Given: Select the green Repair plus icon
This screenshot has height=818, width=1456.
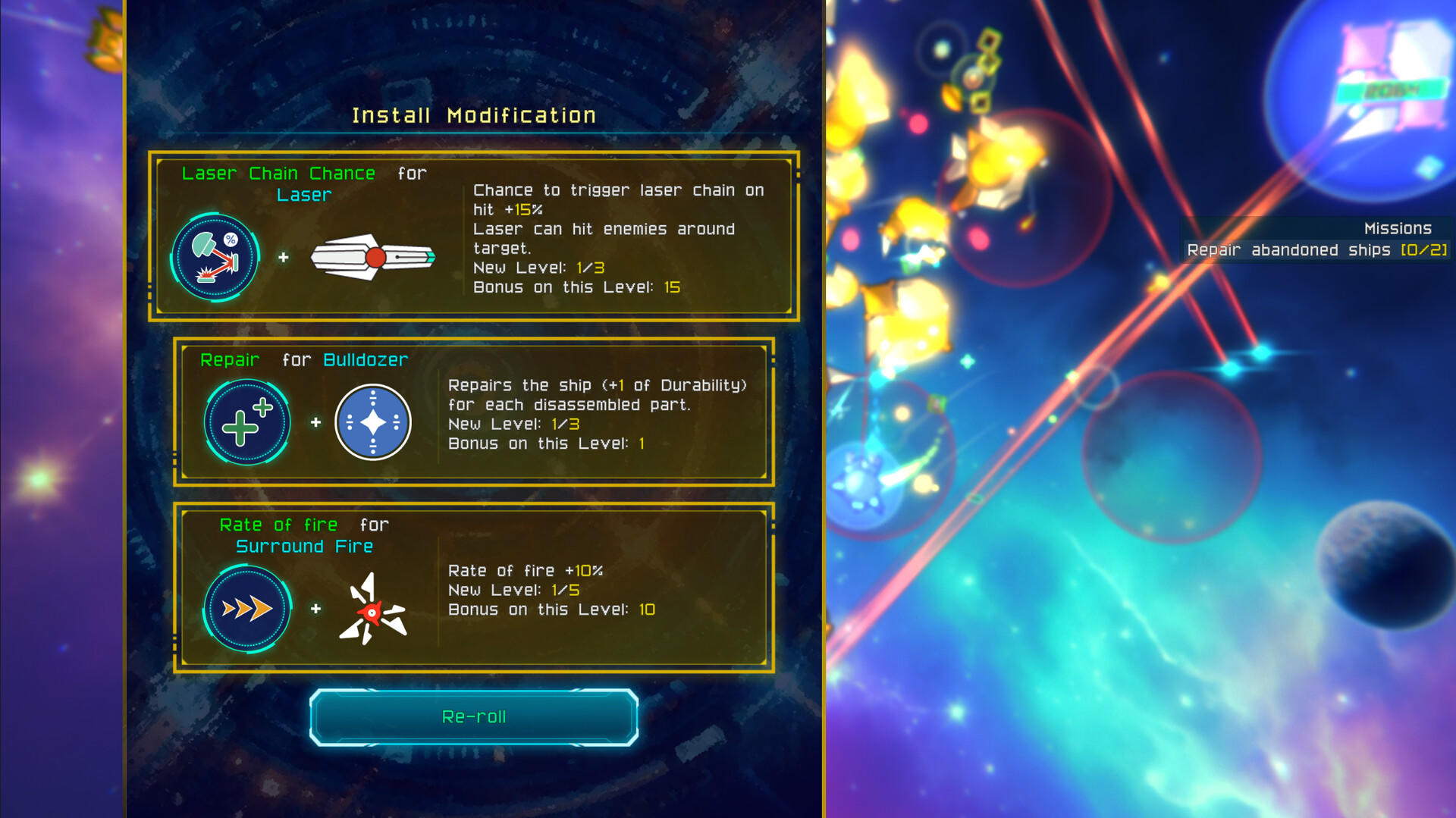Looking at the screenshot, I should [246, 422].
